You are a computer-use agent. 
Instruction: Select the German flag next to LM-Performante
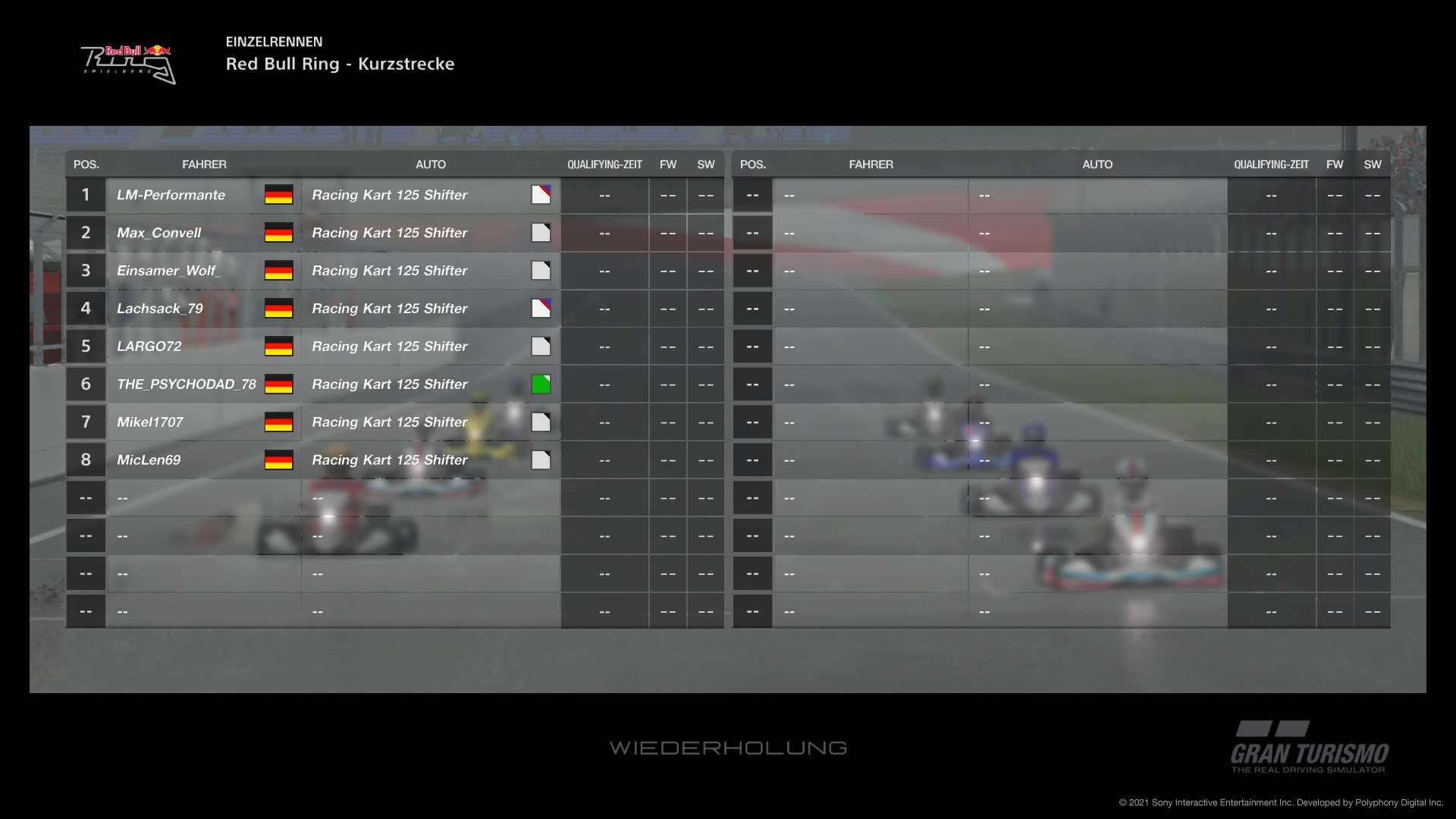(x=278, y=195)
